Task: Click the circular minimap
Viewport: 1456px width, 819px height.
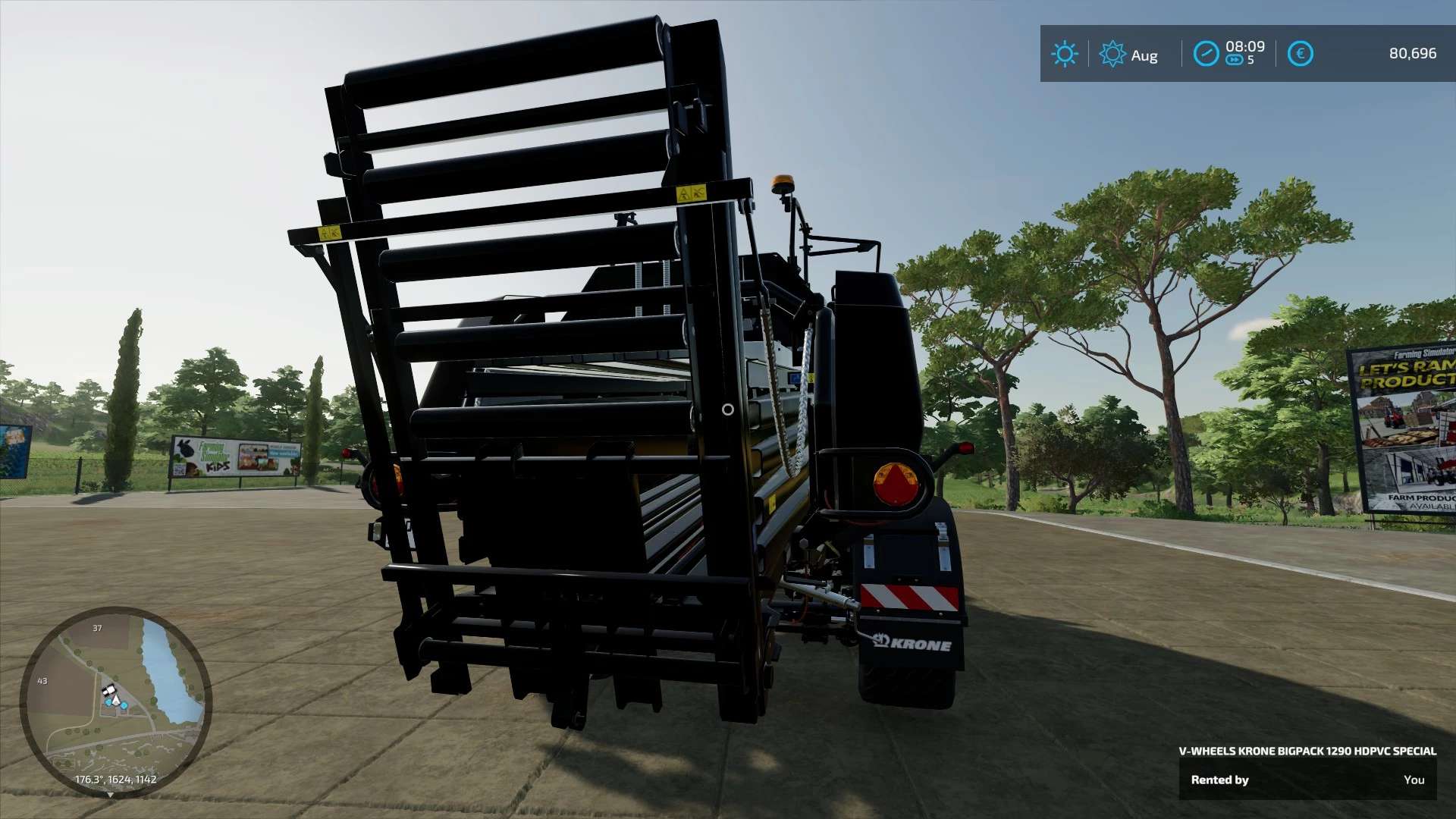Action: (115, 701)
